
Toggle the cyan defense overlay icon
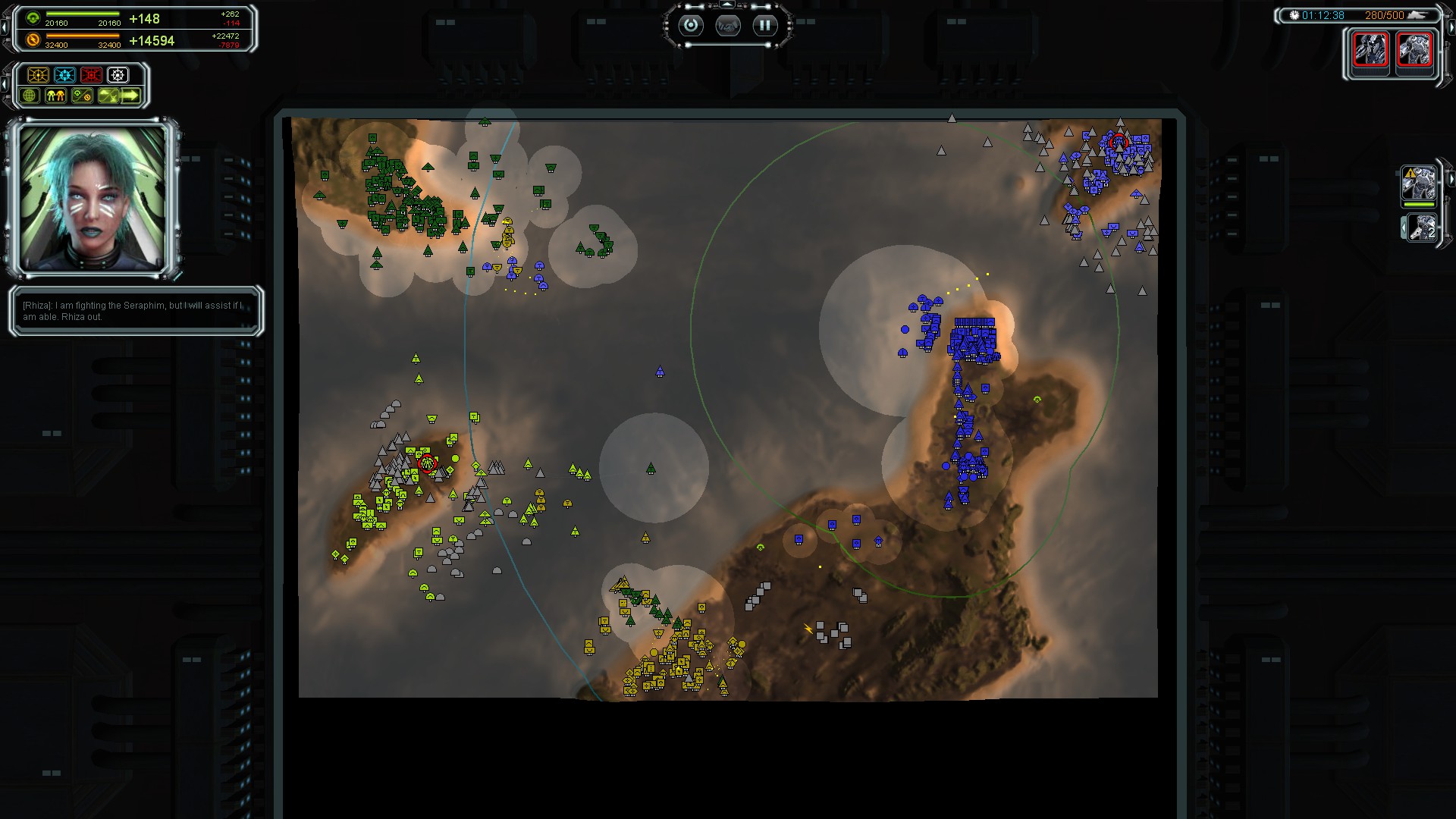[x=65, y=75]
